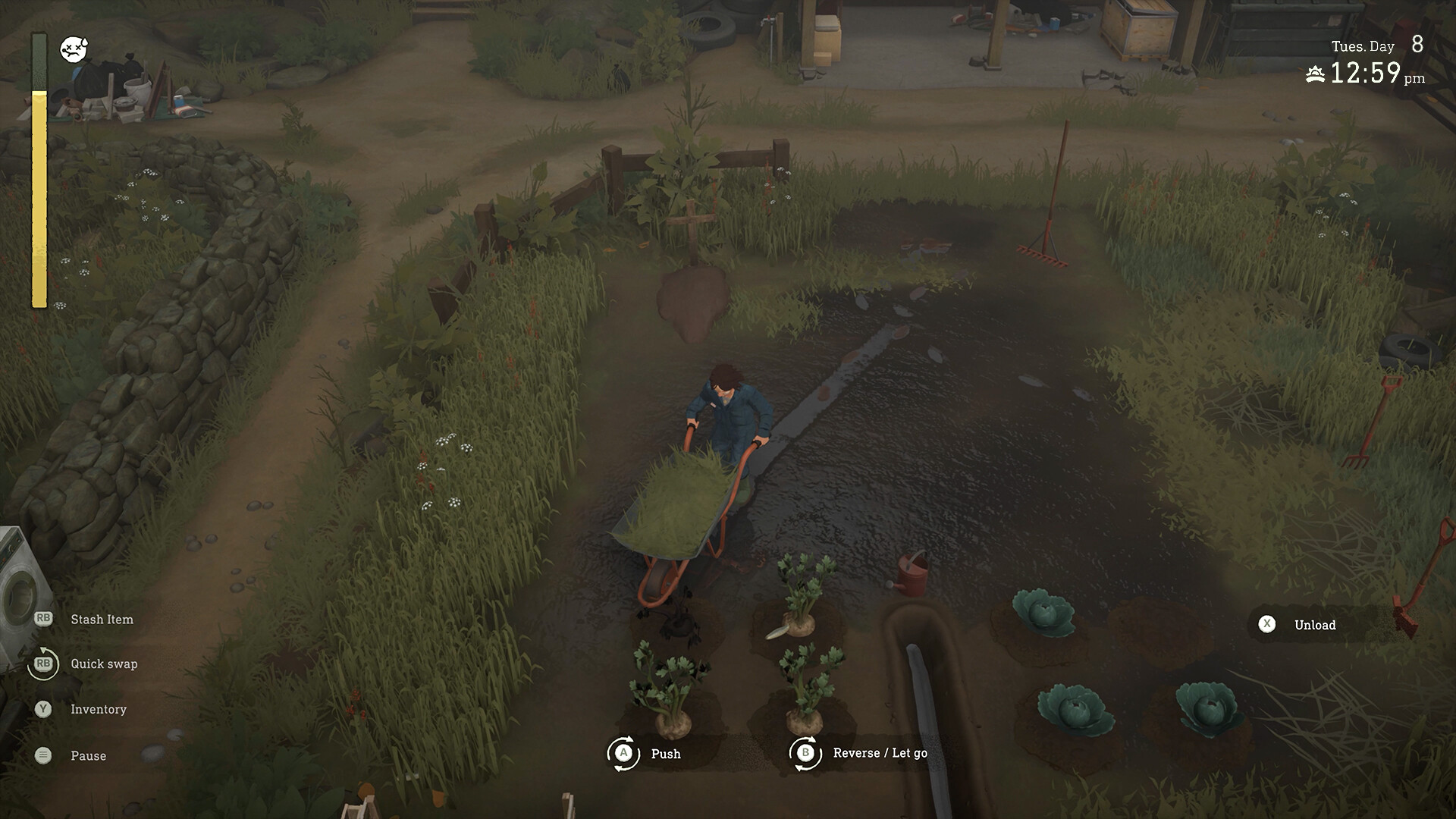The height and width of the screenshot is (819, 1456).
Task: Click the B button icon near Reverse
Action: tap(805, 753)
